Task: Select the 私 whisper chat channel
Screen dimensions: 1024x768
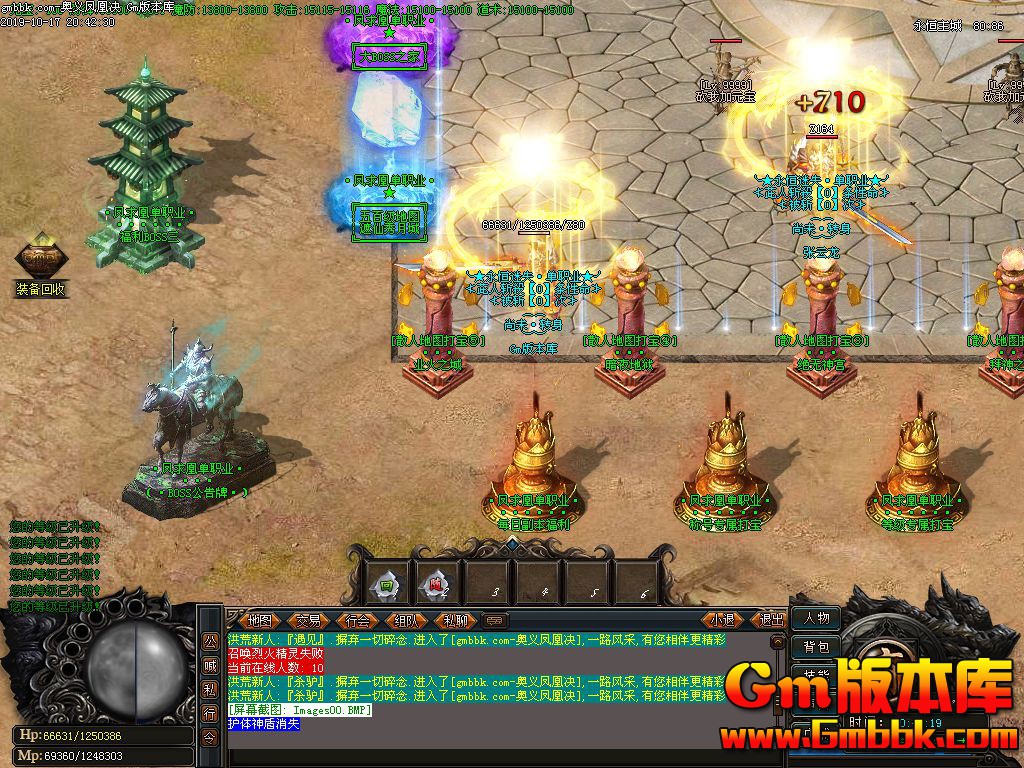Action: pyautogui.click(x=210, y=689)
